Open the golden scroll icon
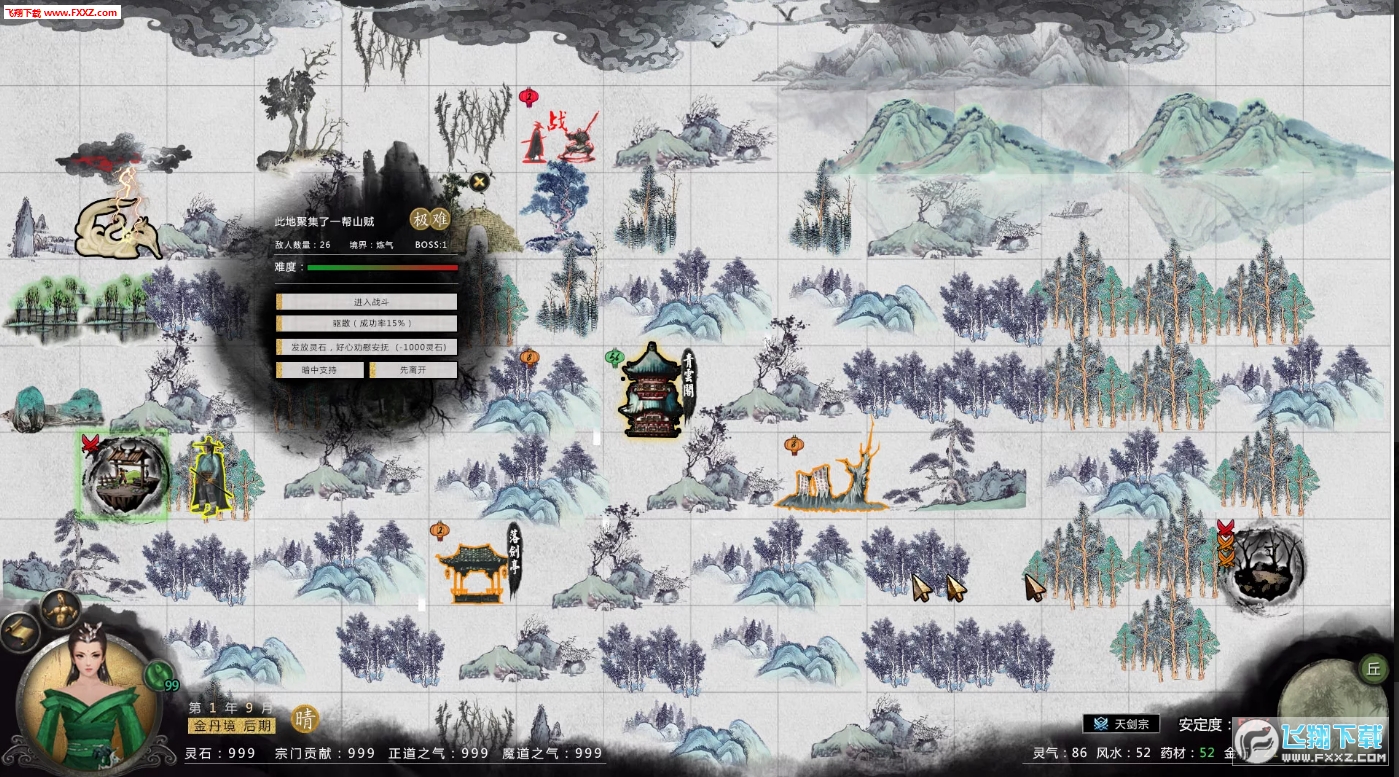The image size is (1399, 777). (x=18, y=630)
